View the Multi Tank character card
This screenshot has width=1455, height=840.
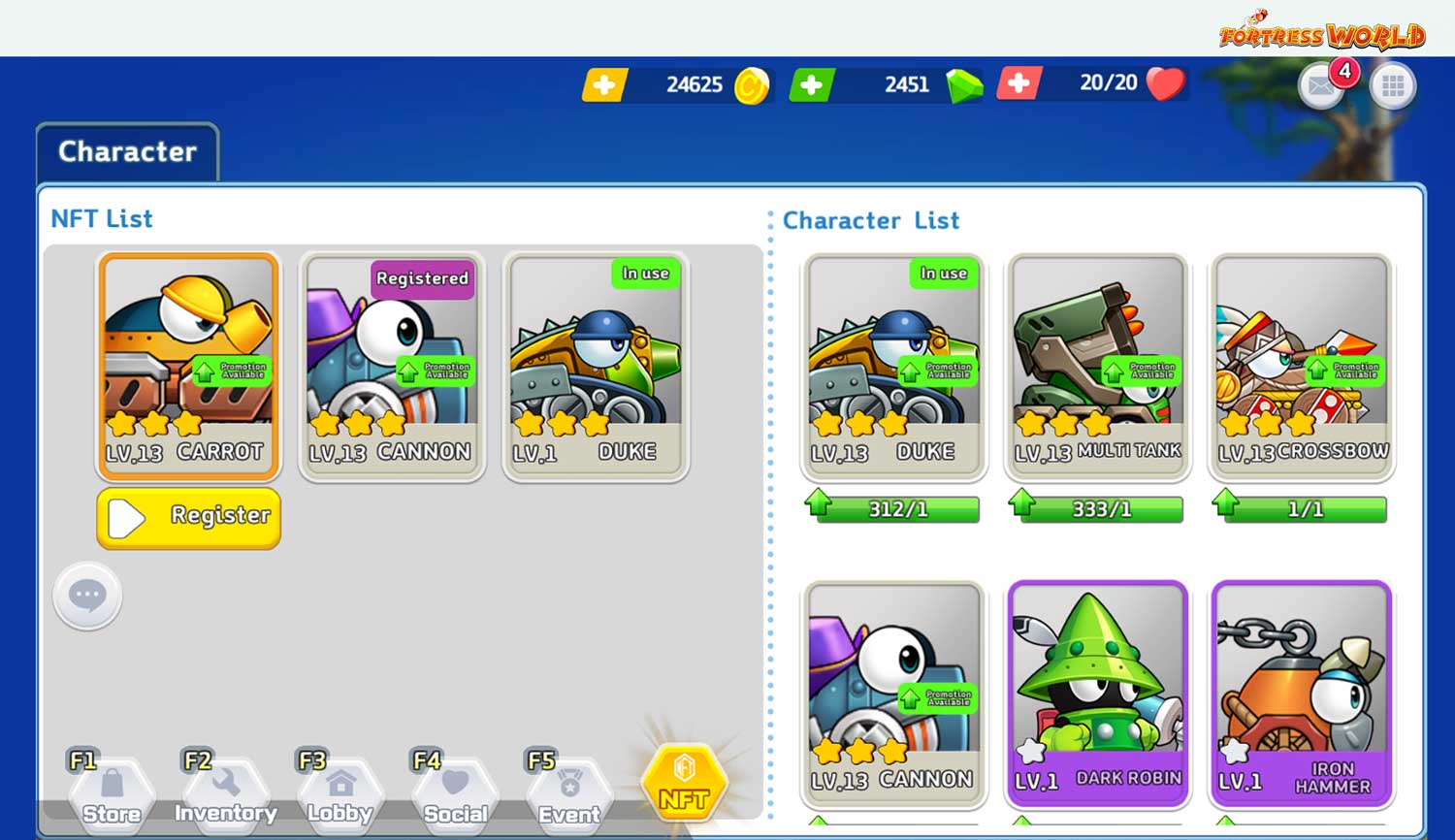pos(1096,366)
